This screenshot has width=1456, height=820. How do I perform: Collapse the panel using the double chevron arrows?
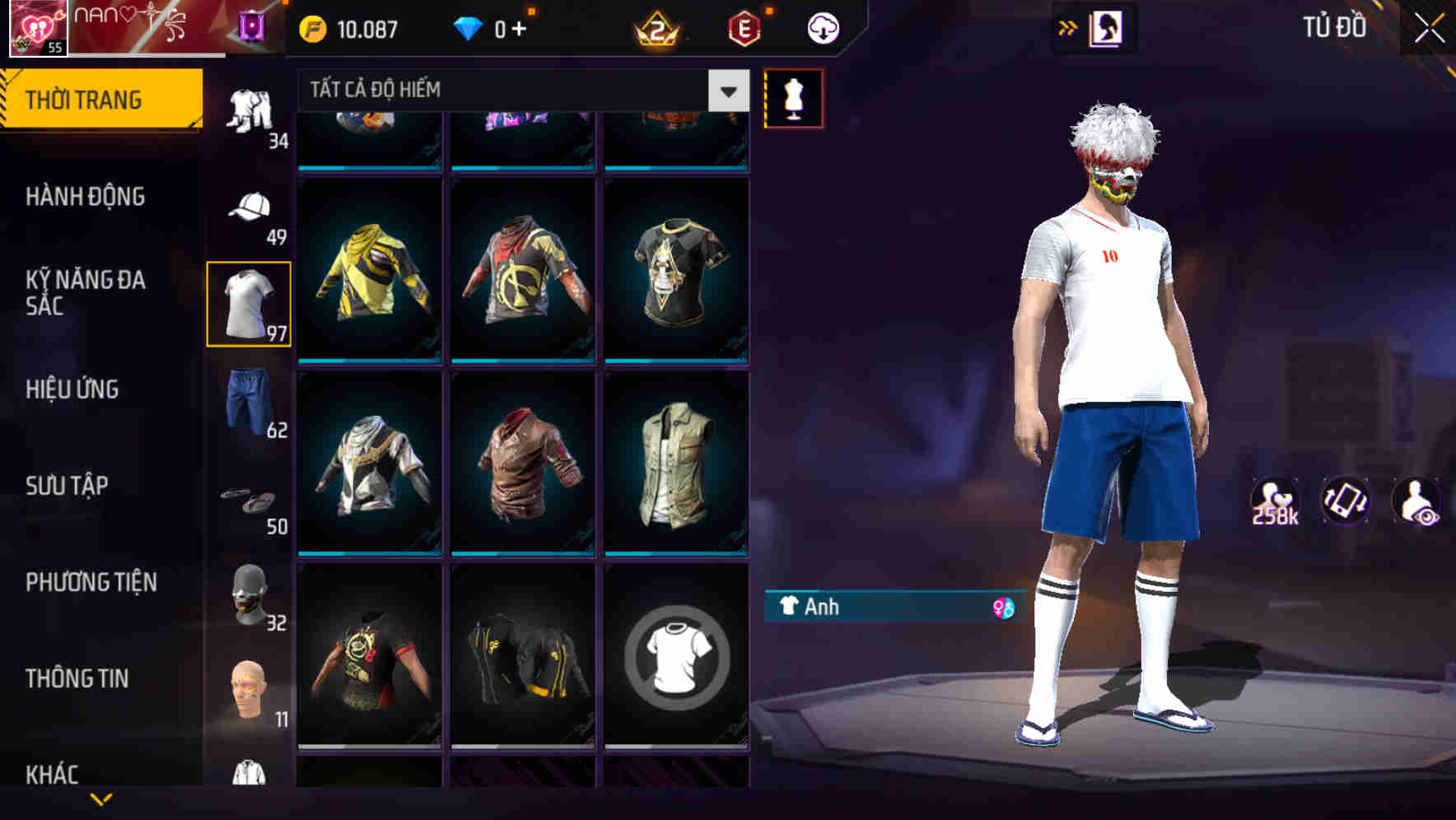pyautogui.click(x=1067, y=27)
